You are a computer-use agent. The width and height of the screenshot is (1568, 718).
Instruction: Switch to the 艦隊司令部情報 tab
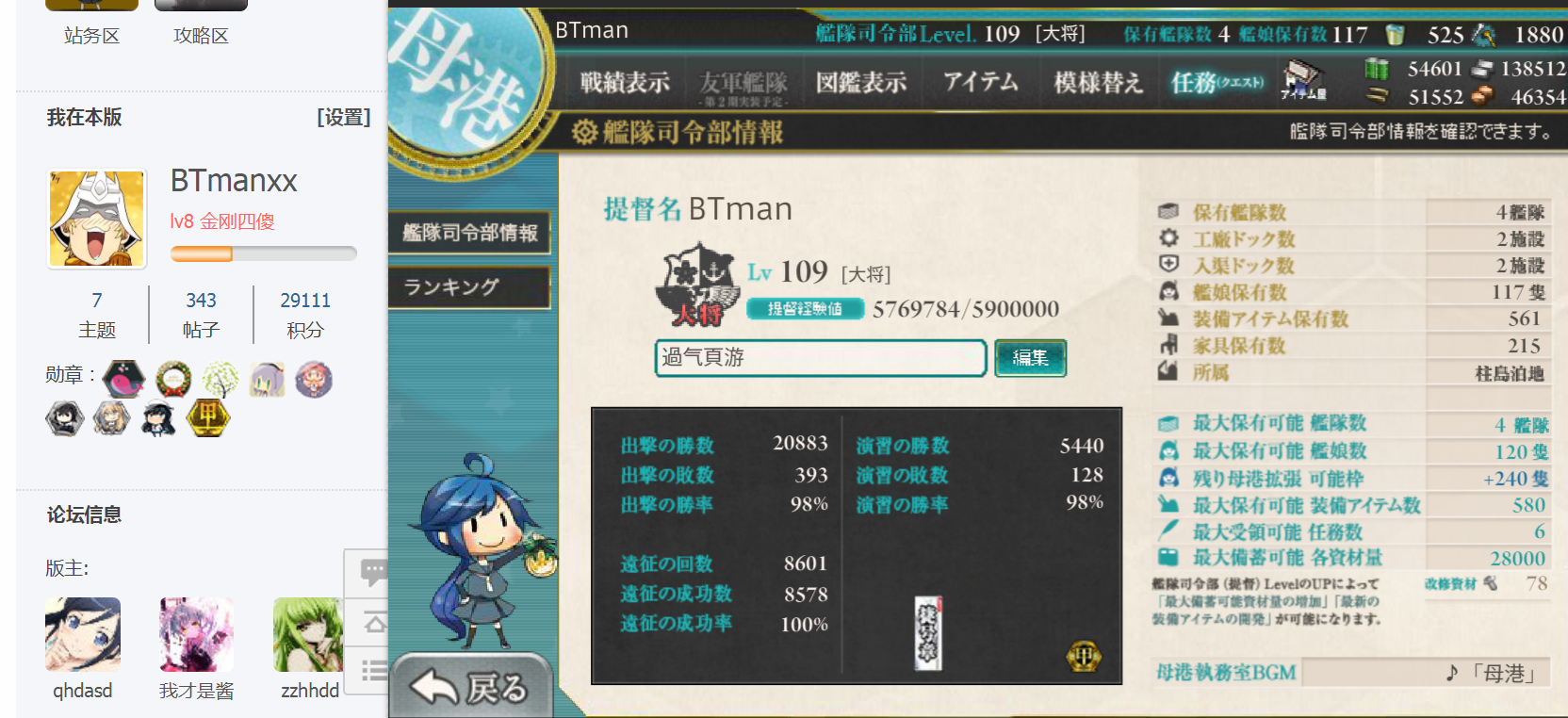pos(469,233)
